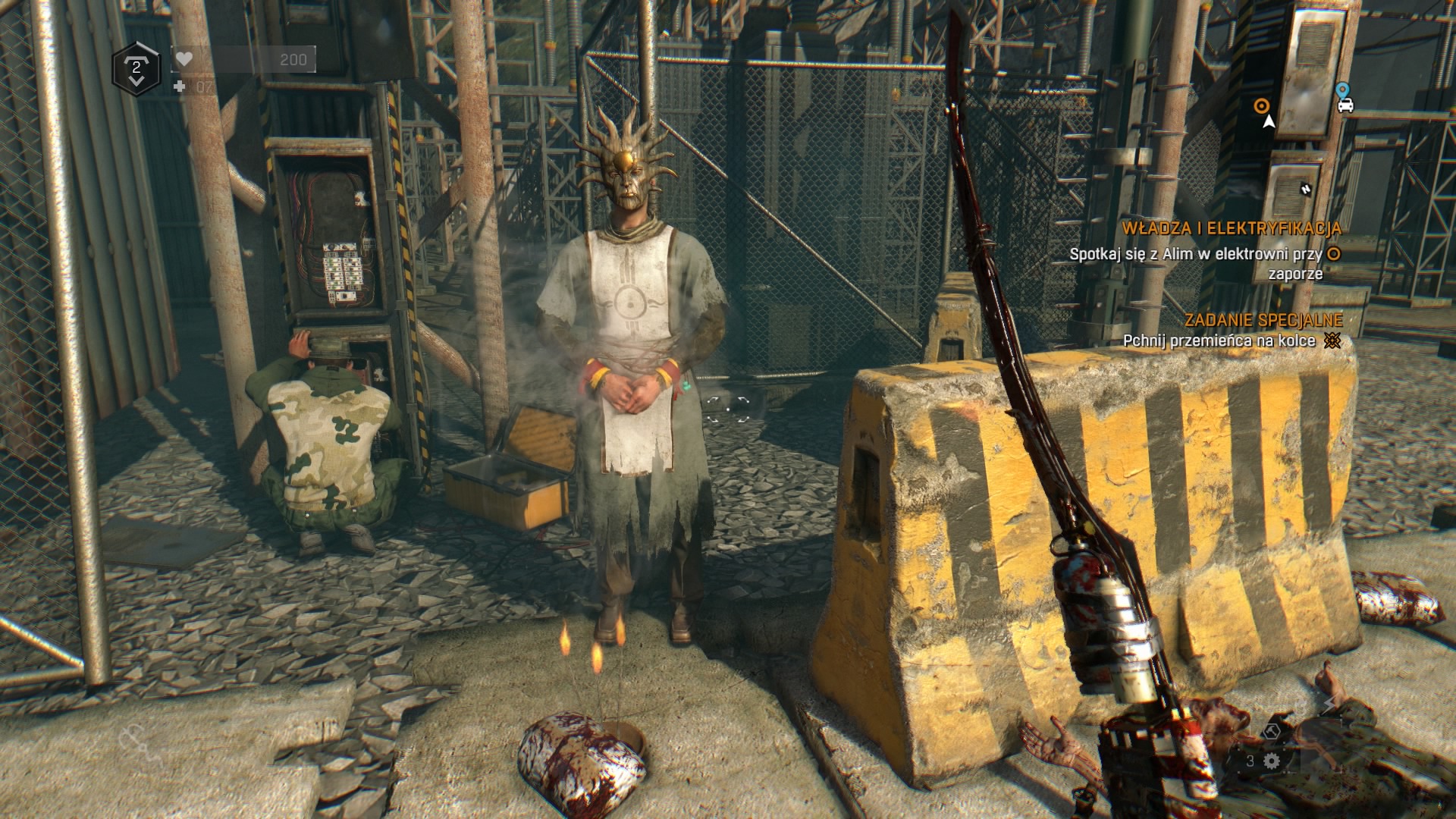Click the medkit plus icon
Image resolution: width=1456 pixels, height=819 pixels.
(x=180, y=87)
